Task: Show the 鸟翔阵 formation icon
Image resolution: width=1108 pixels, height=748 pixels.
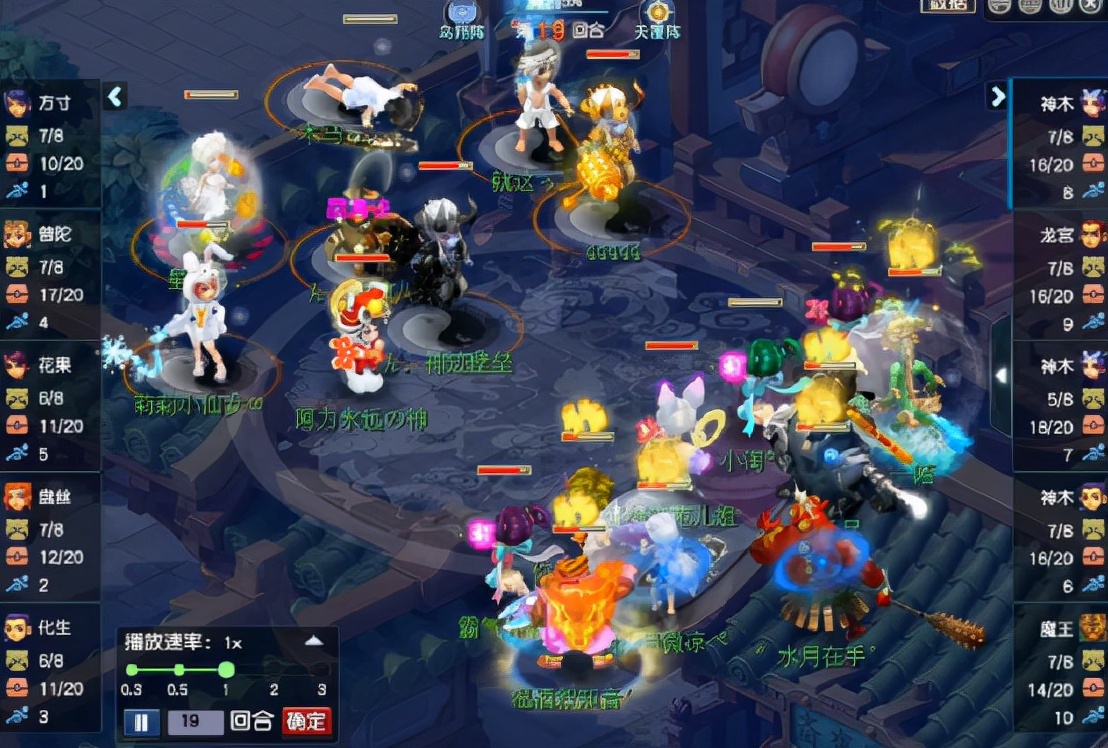Action: tap(462, 17)
